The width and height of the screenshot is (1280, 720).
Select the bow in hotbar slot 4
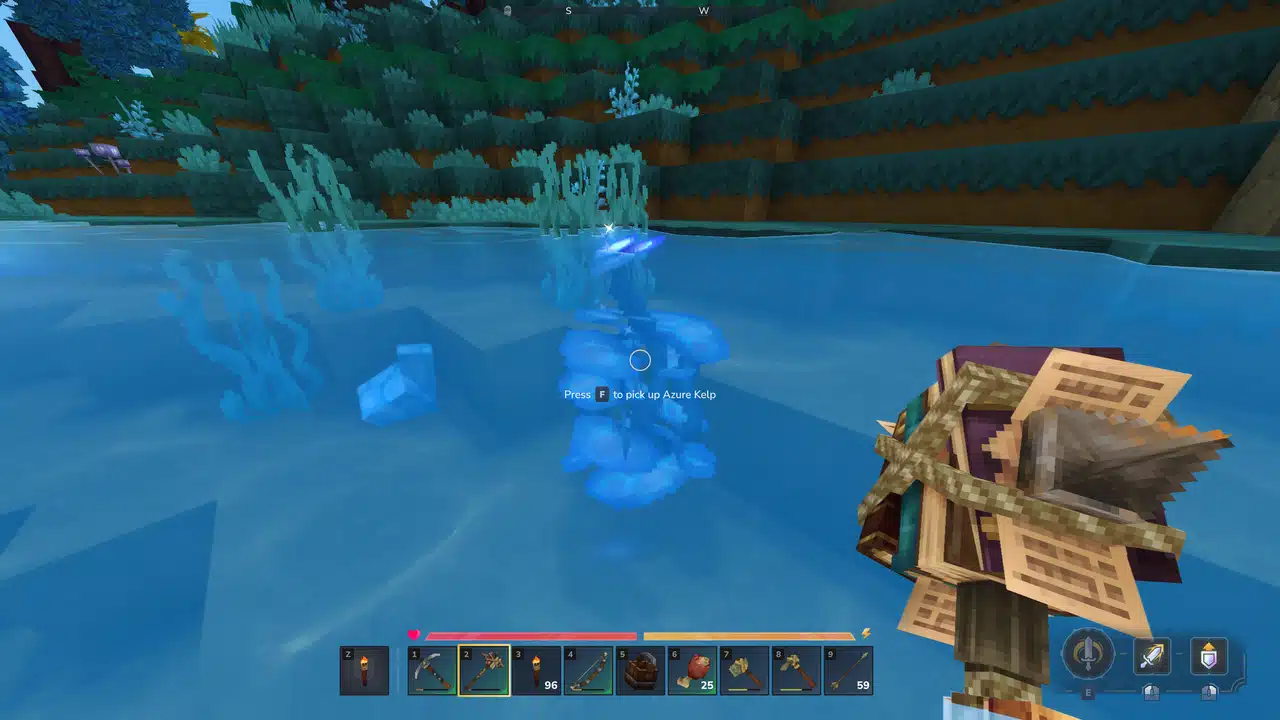(590, 669)
